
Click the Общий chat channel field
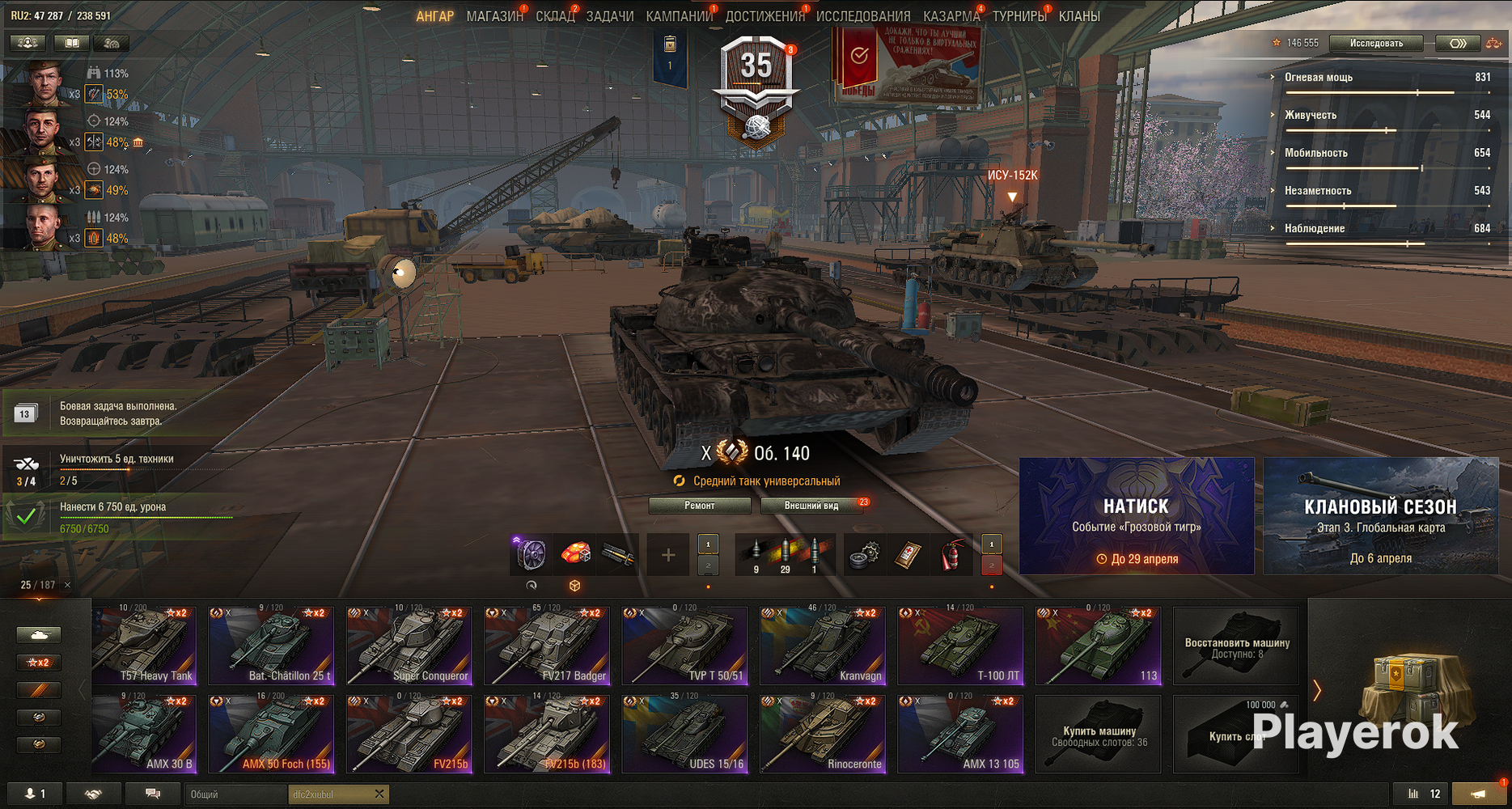click(235, 794)
